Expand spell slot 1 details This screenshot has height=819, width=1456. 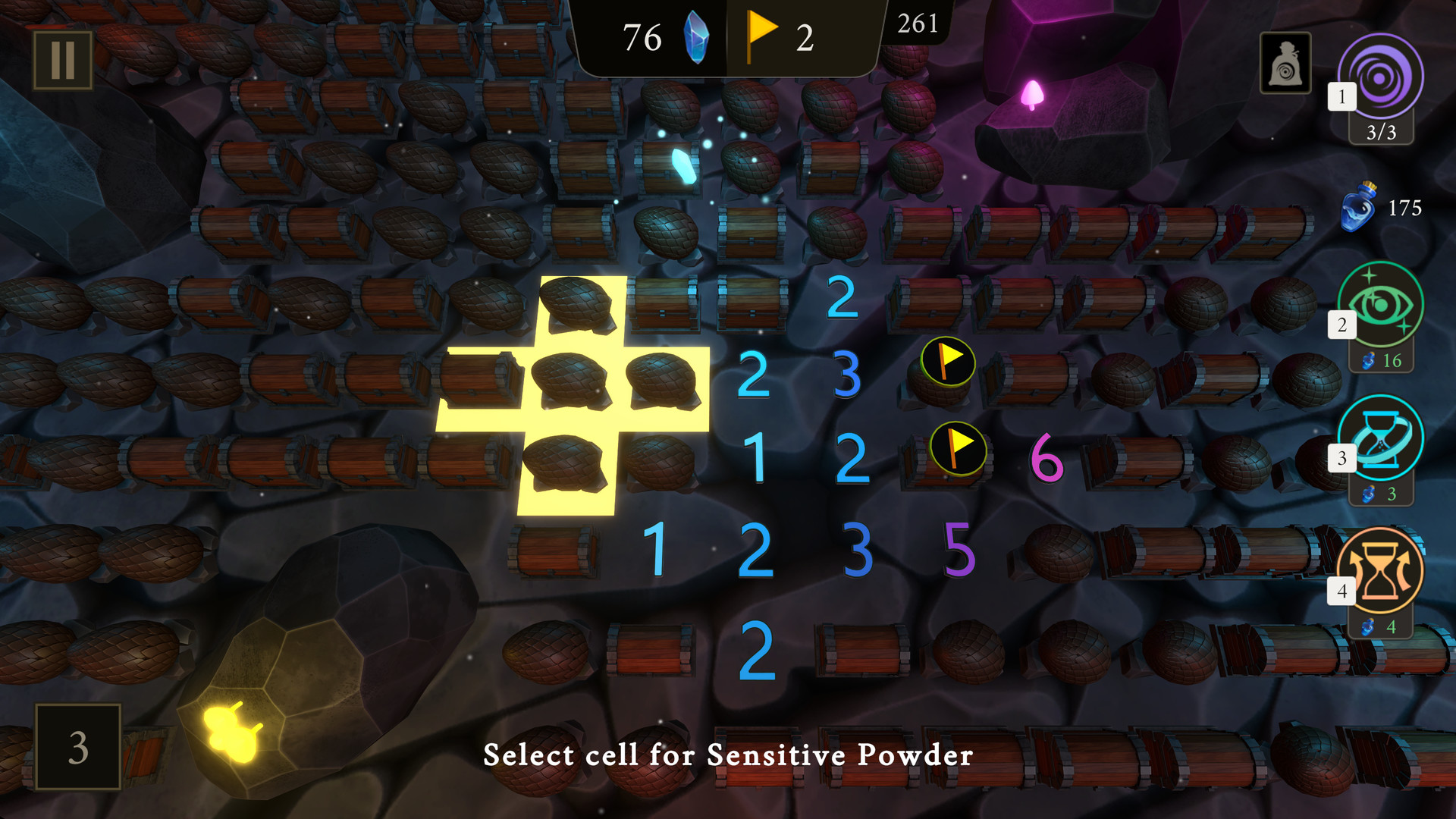1341,96
